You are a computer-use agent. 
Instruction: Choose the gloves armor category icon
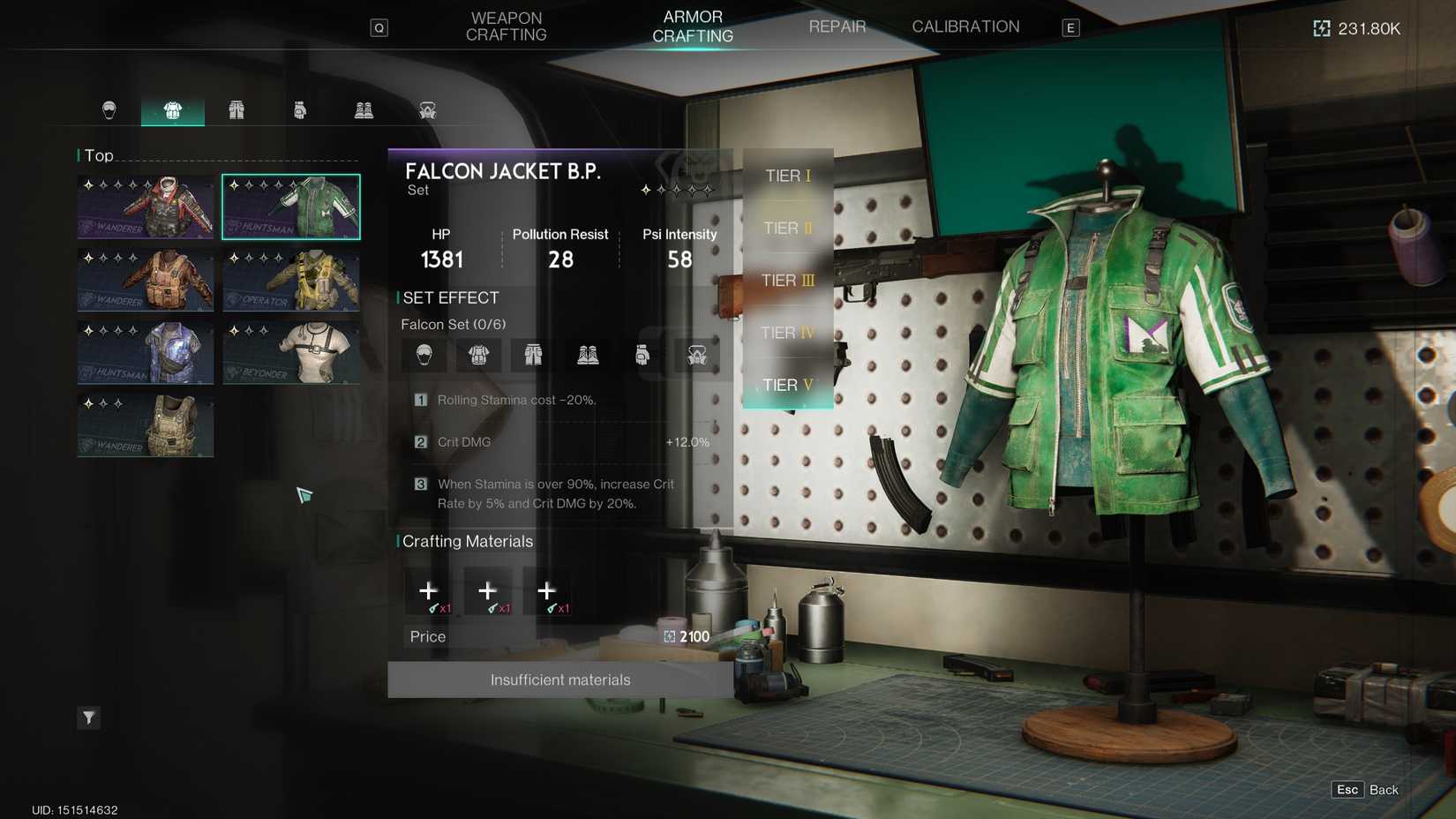point(300,110)
